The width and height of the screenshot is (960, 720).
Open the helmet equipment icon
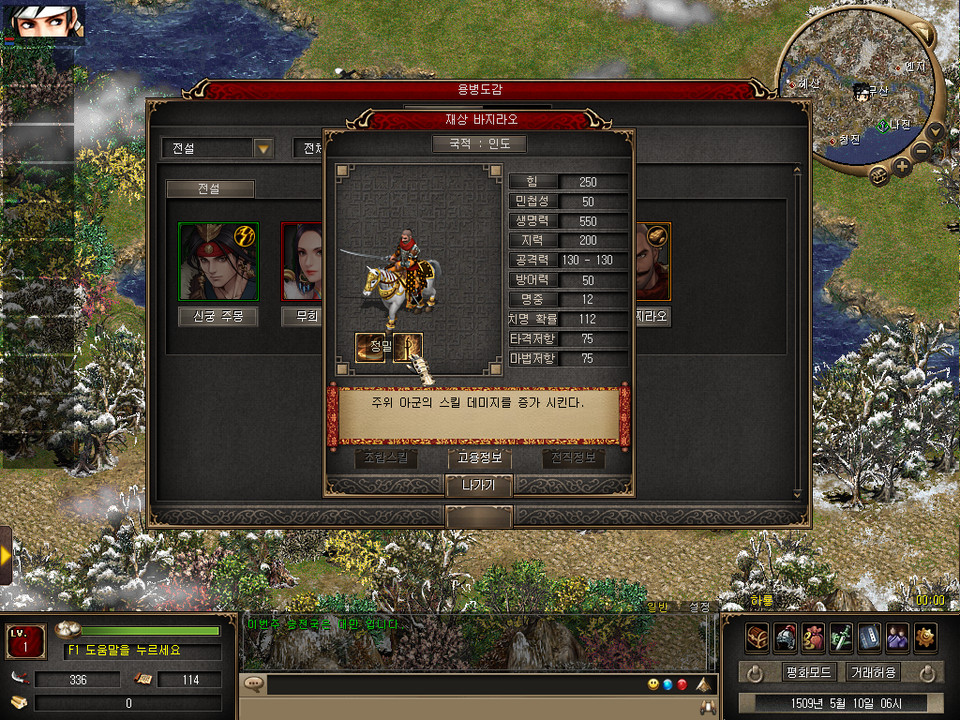click(x=786, y=636)
